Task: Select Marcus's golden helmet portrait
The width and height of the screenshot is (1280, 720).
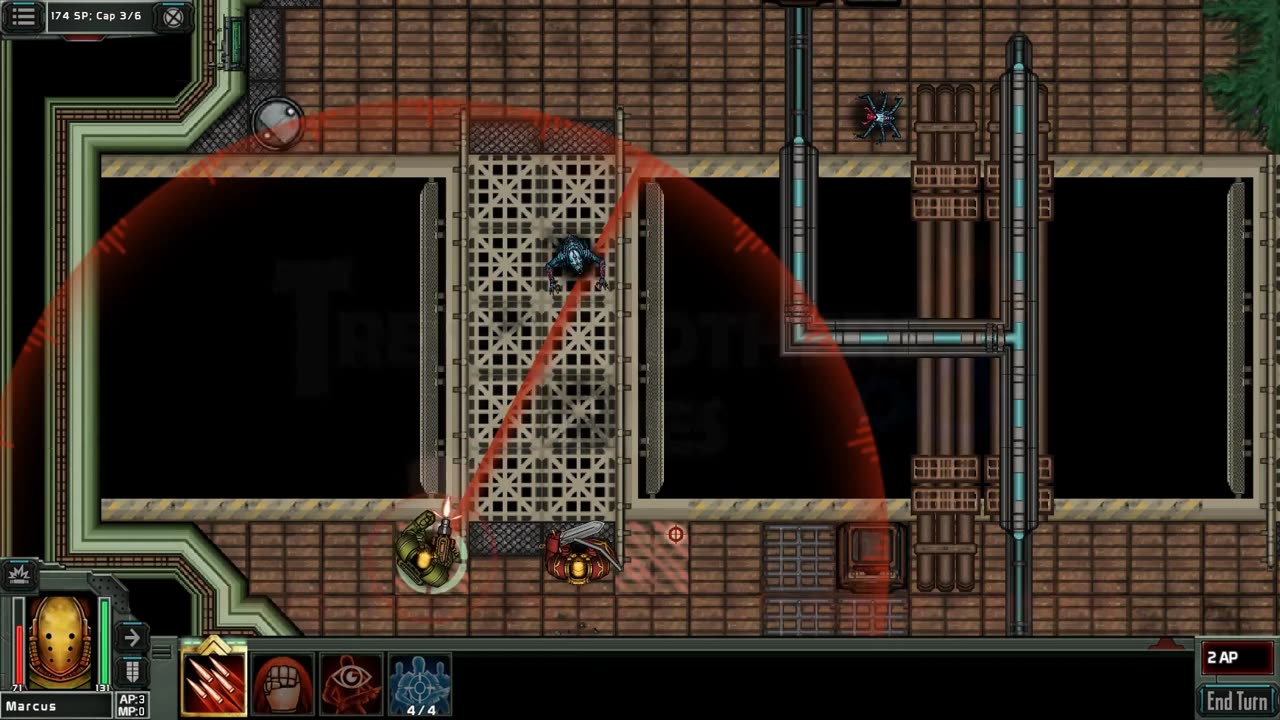Action: click(x=61, y=641)
